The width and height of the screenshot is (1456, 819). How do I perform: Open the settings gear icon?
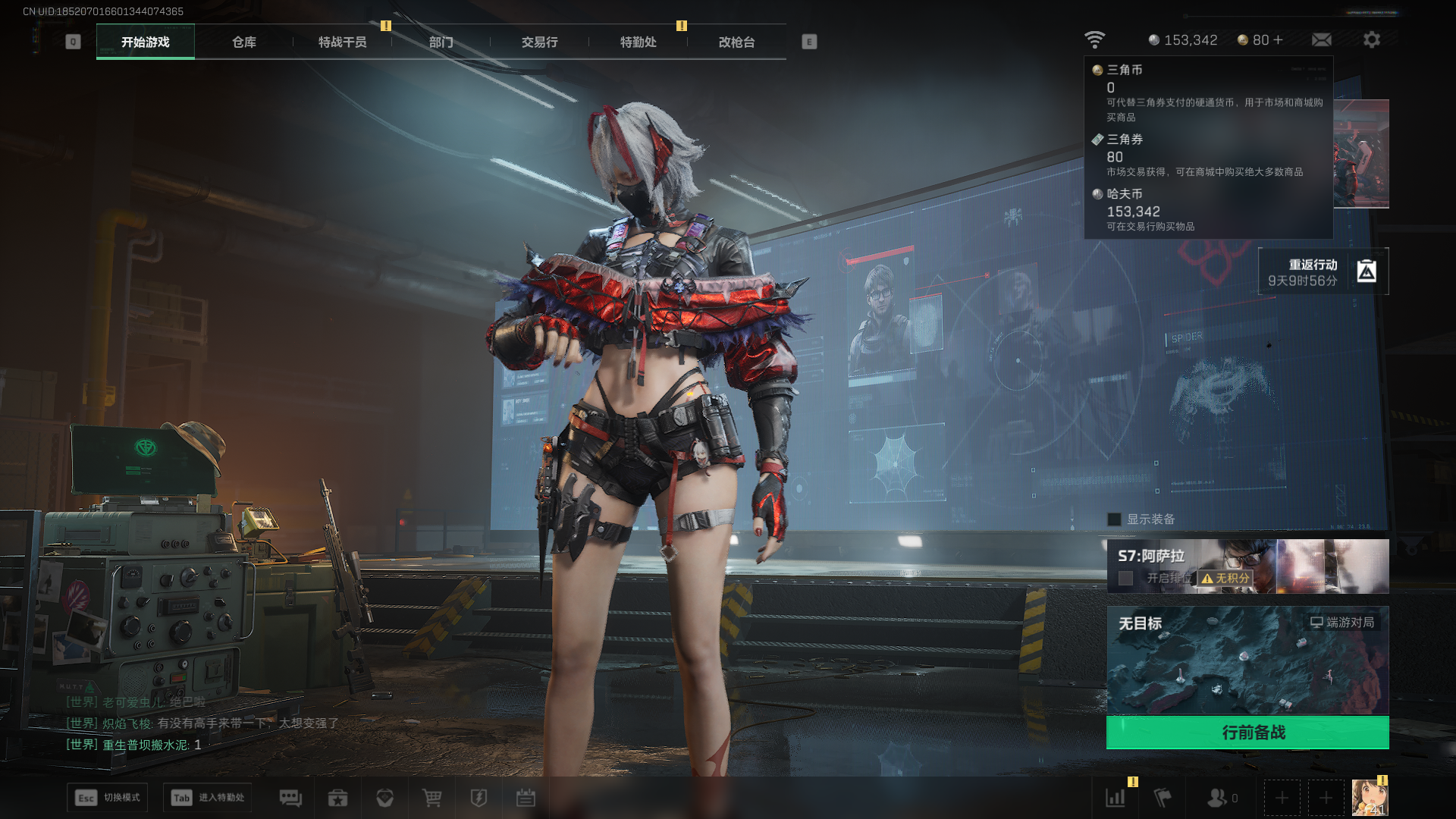tap(1371, 40)
